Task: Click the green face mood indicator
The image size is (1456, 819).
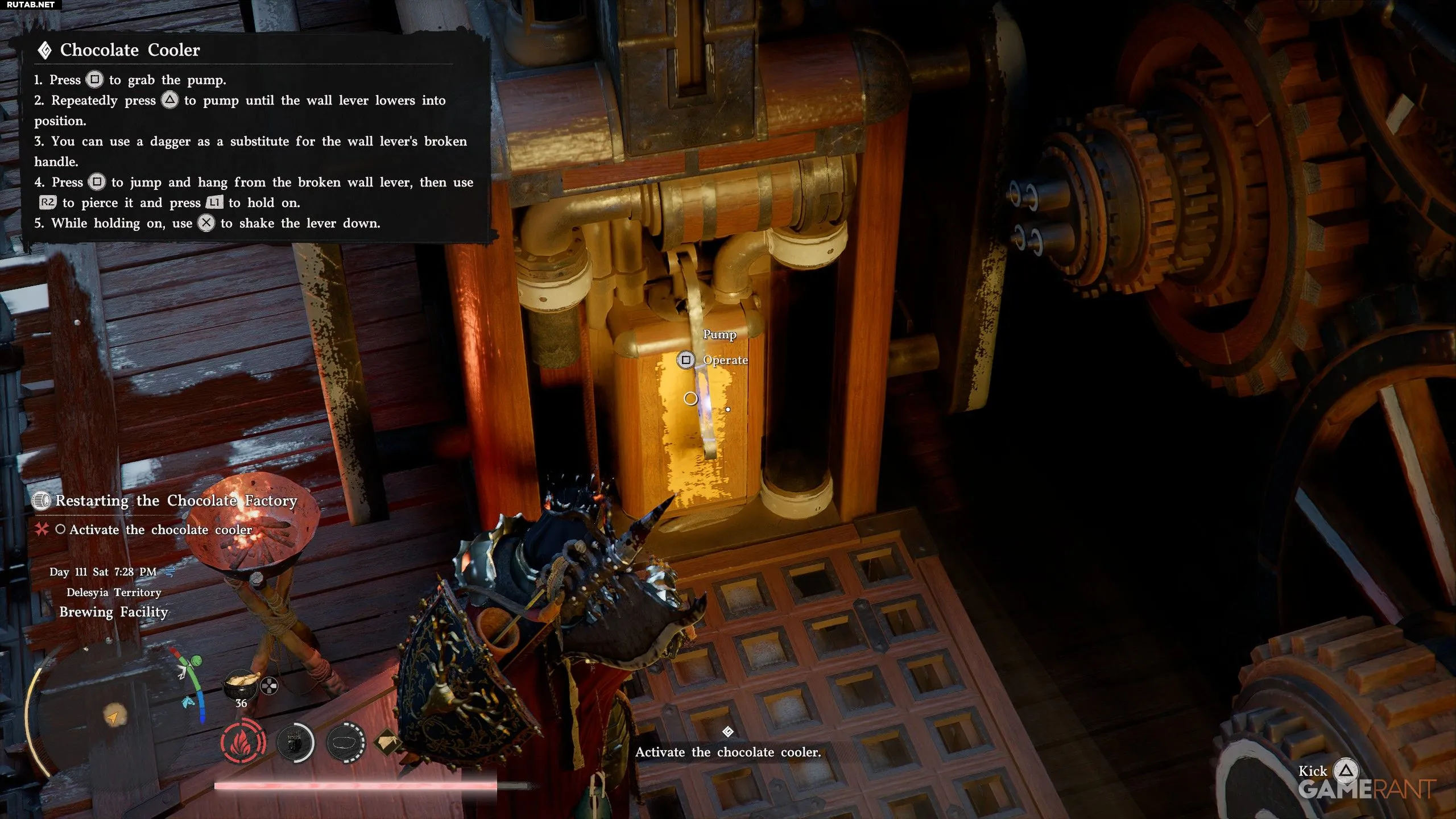Action: click(x=196, y=661)
